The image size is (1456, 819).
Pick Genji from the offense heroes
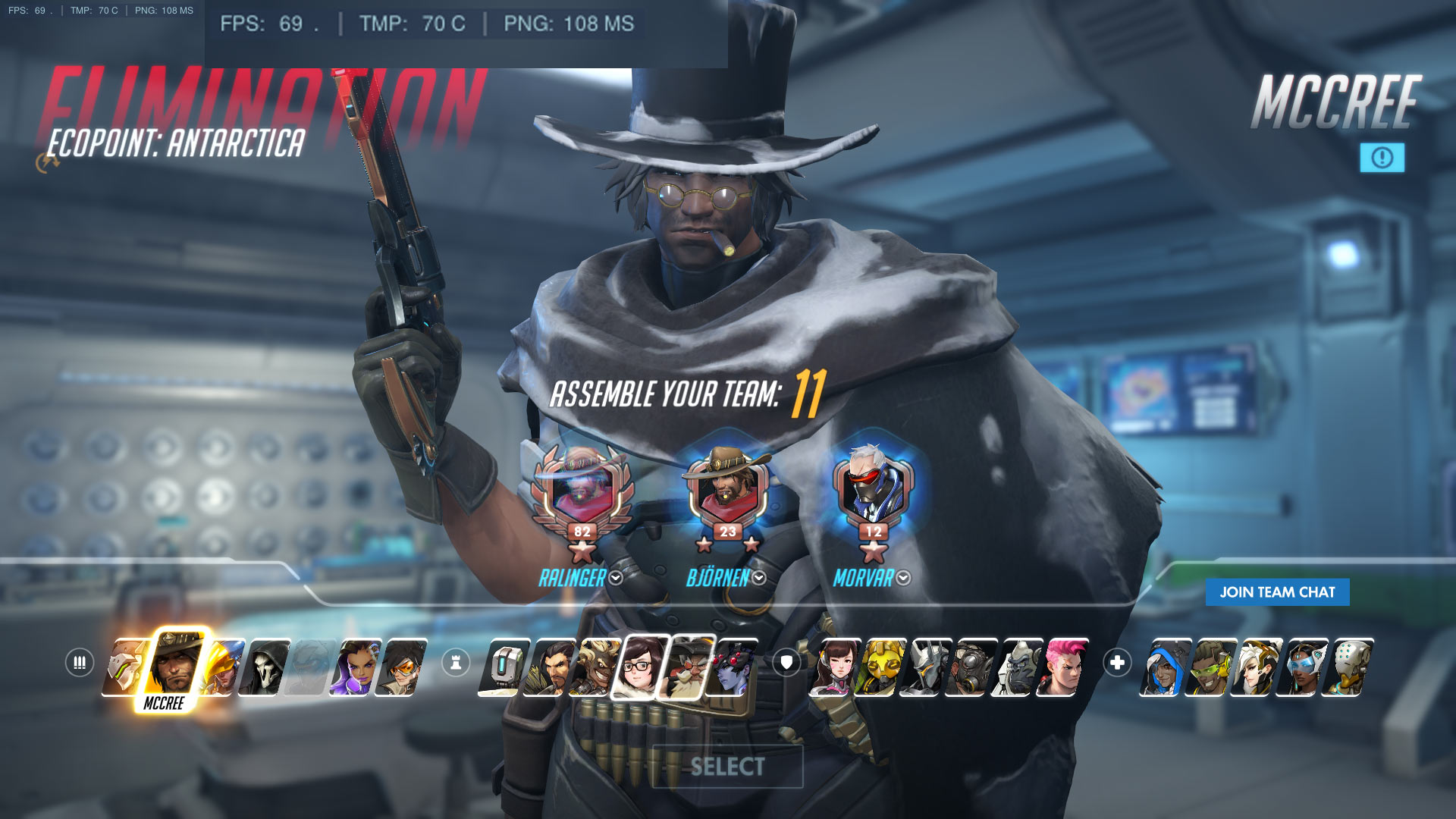(x=124, y=667)
